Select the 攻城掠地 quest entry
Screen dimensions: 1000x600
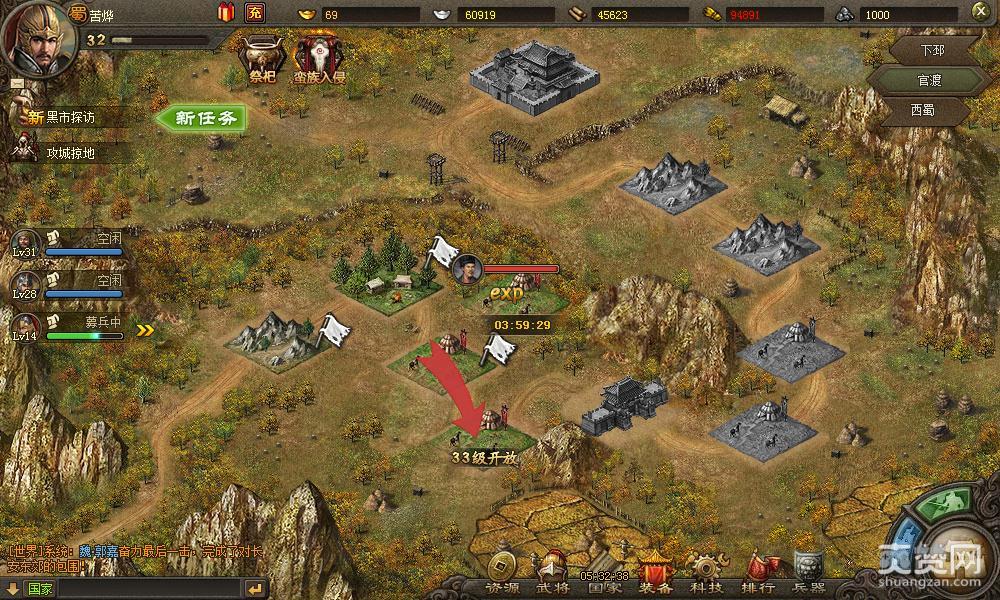pyautogui.click(x=75, y=153)
